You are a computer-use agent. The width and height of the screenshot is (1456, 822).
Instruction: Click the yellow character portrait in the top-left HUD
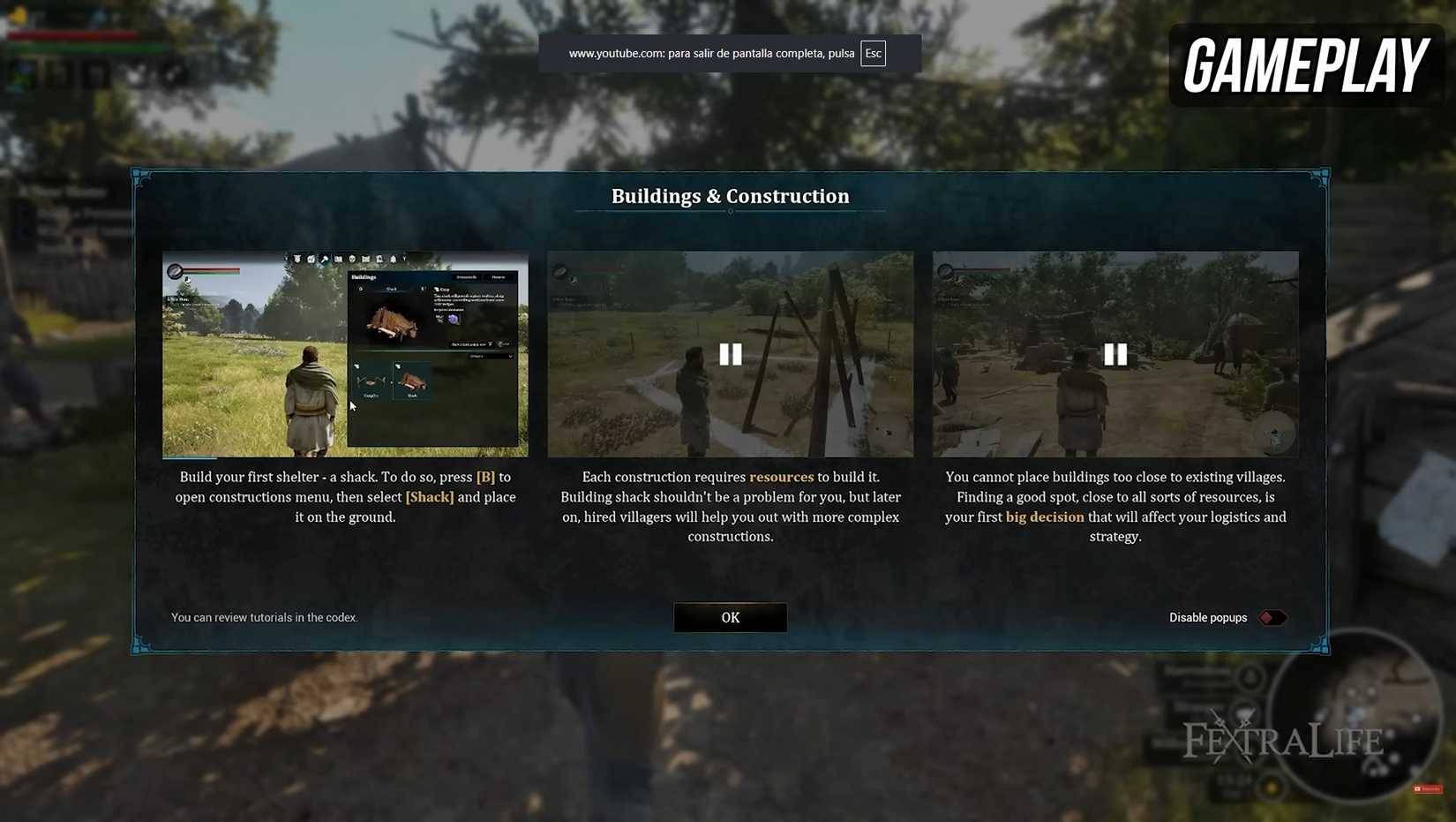18,15
